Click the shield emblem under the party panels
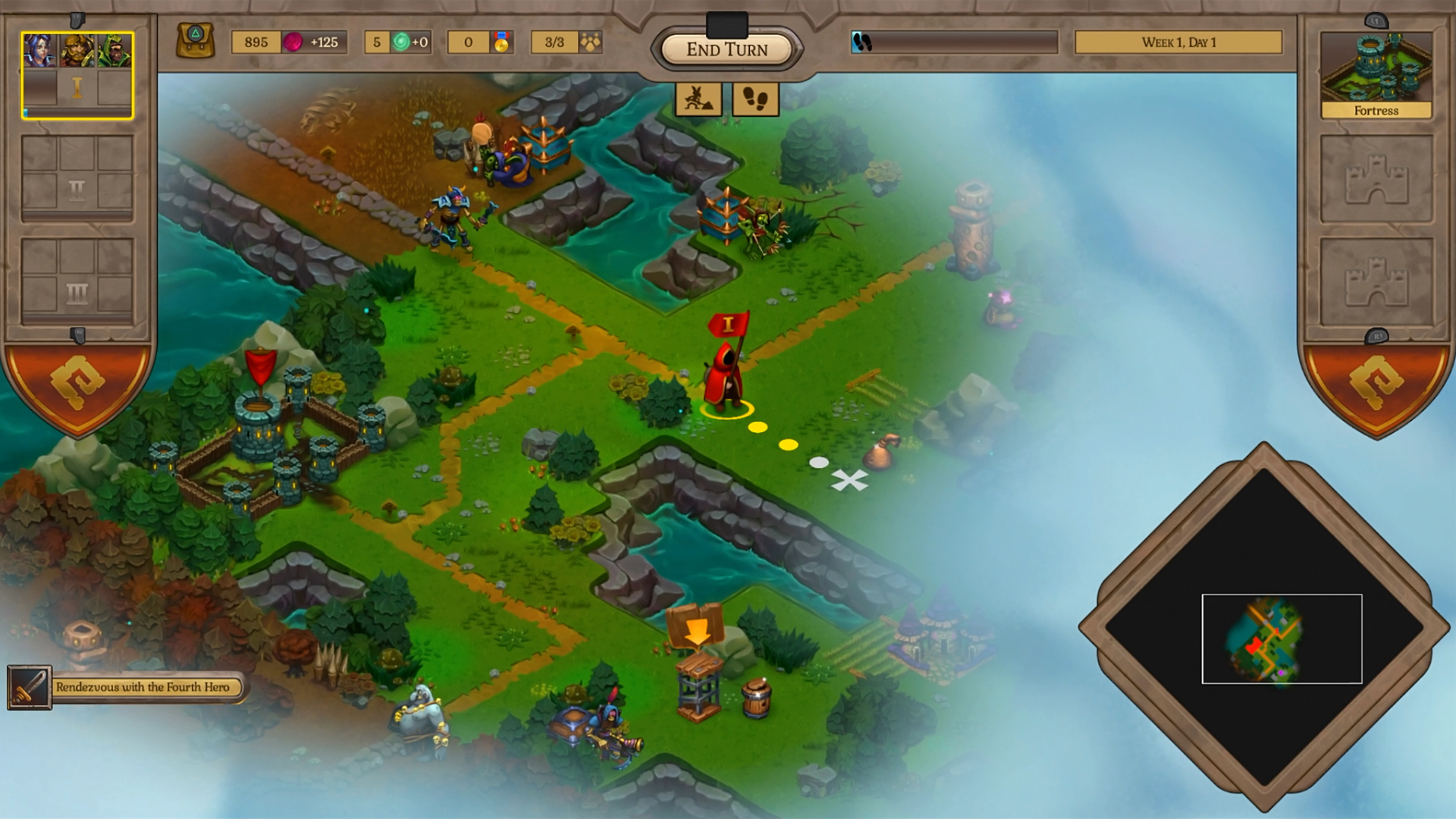This screenshot has width=1456, height=819. pyautogui.click(x=77, y=383)
